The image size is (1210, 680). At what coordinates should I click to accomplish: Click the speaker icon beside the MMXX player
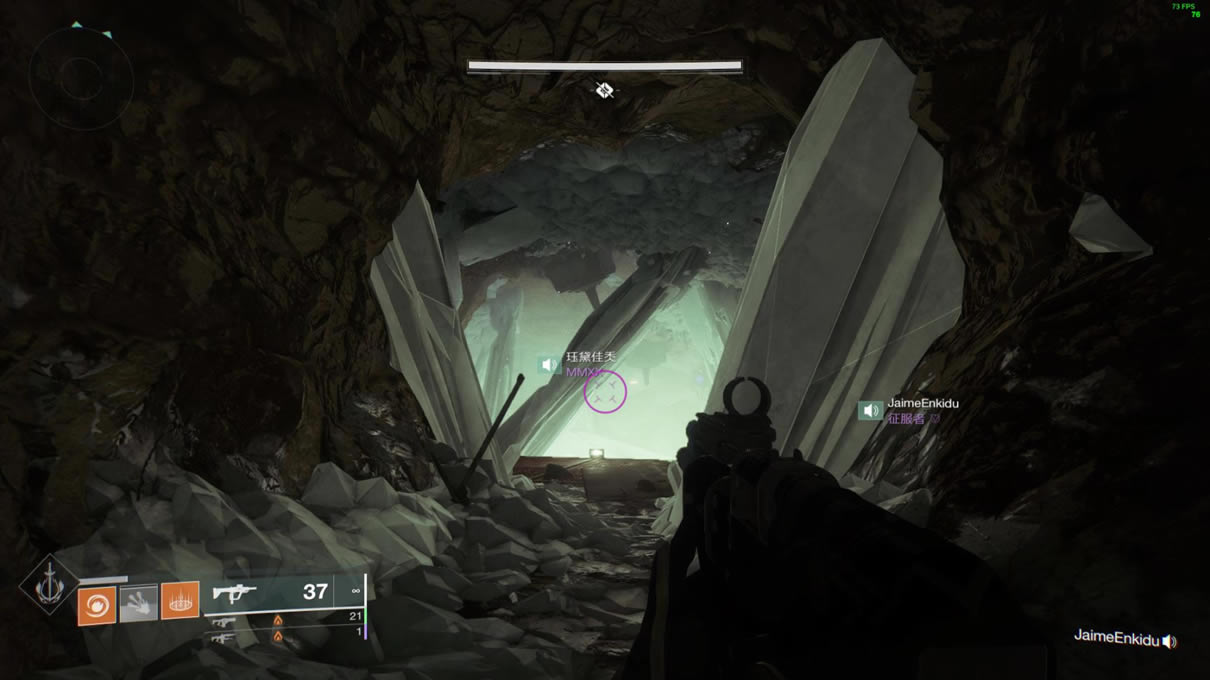point(548,365)
